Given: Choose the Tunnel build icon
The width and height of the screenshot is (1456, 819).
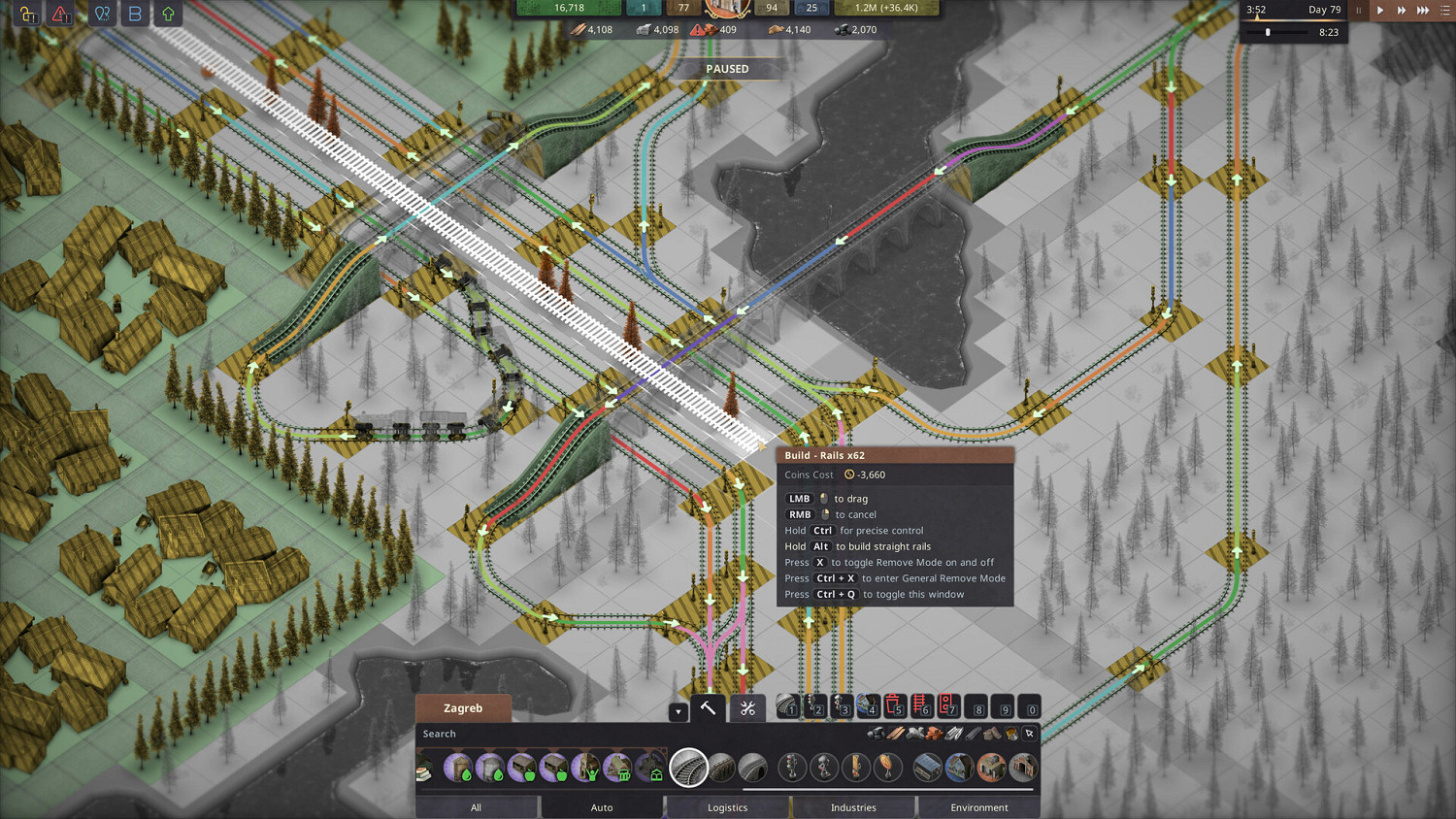Looking at the screenshot, I should (x=755, y=769).
